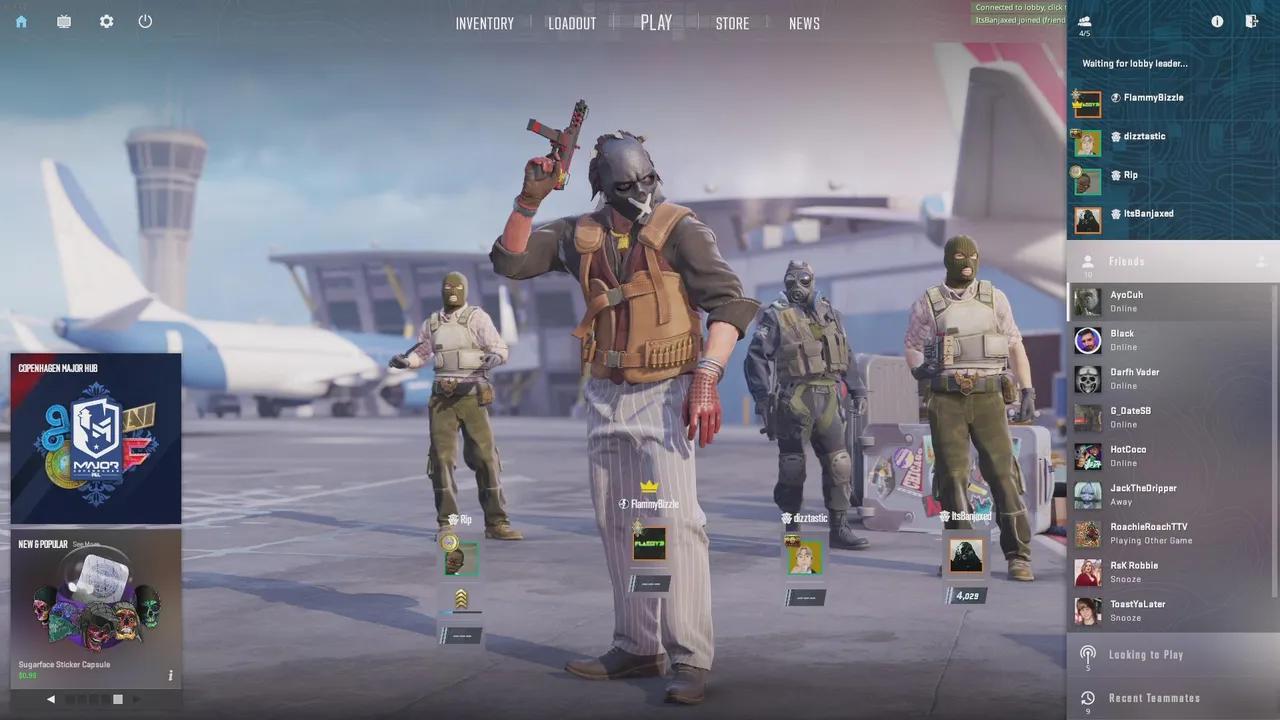The width and height of the screenshot is (1280, 720).
Task: Click the power icon to quit
Action: (x=145, y=21)
